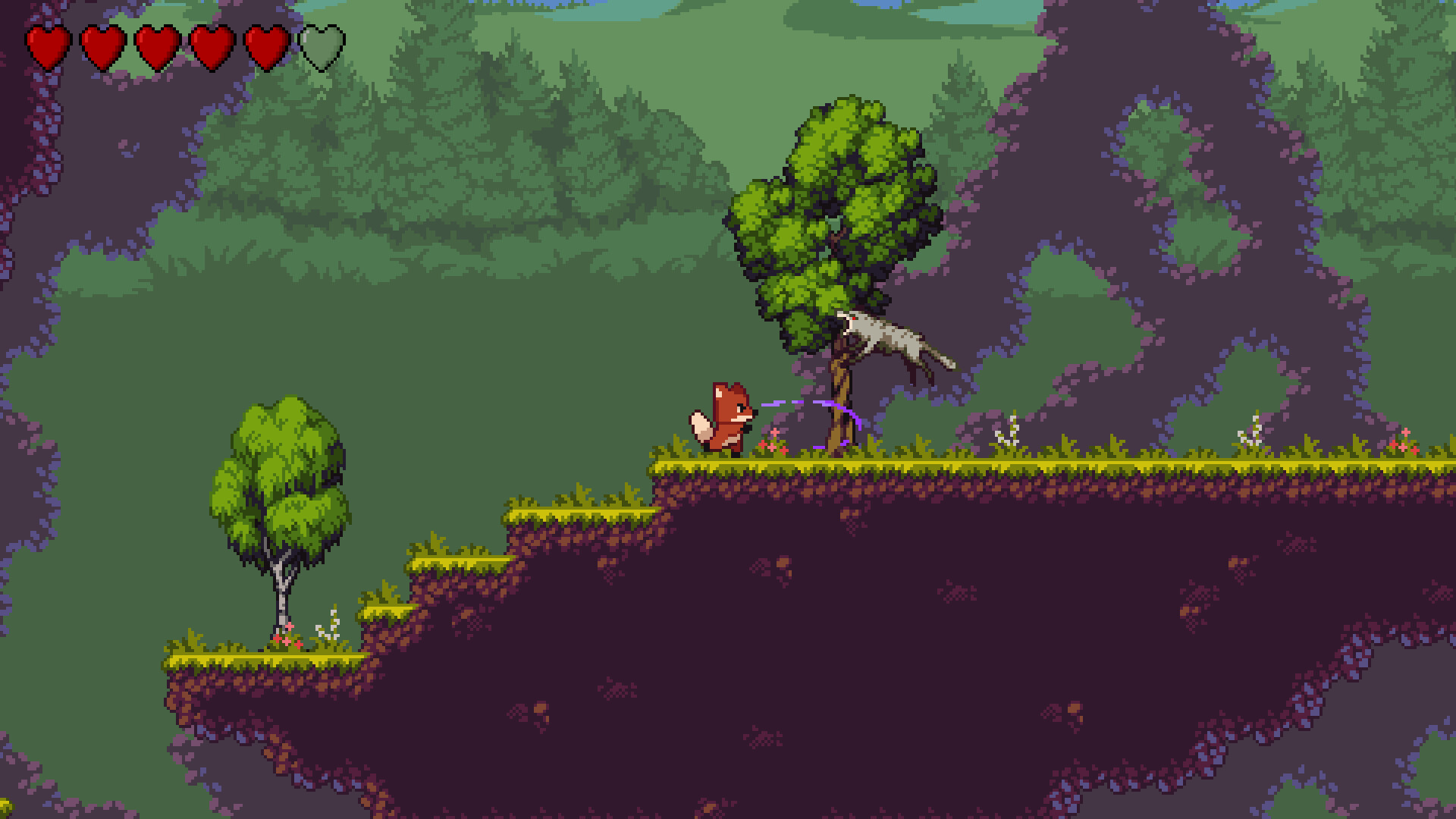The image size is (1456, 819).
Task: Click the third red heart icon
Action: pos(156,47)
